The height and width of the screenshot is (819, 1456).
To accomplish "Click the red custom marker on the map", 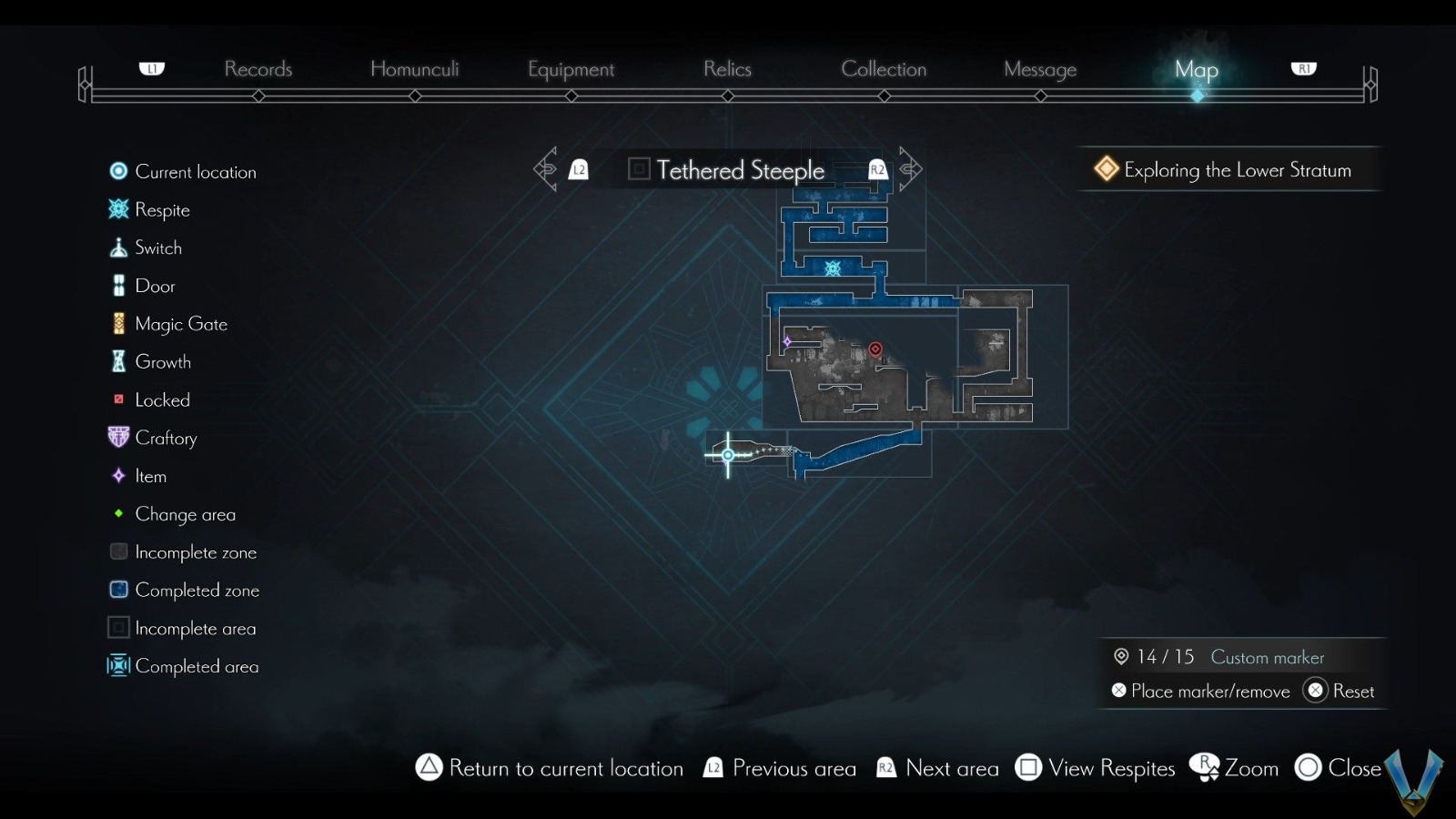I will pos(875,349).
